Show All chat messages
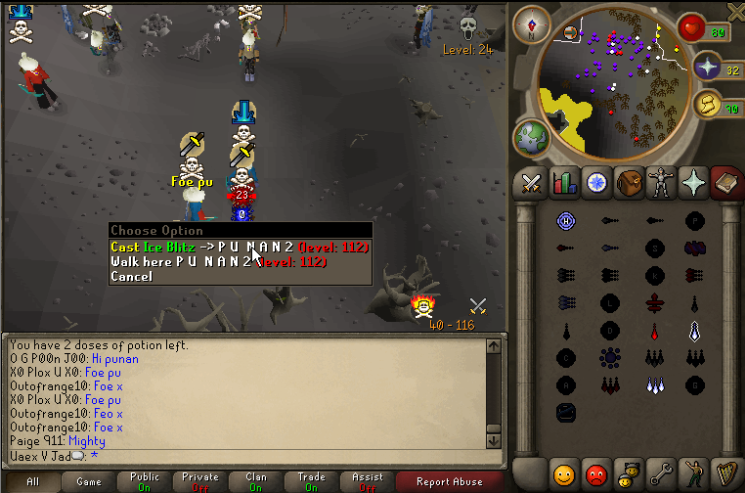The height and width of the screenshot is (493, 745). [x=32, y=482]
